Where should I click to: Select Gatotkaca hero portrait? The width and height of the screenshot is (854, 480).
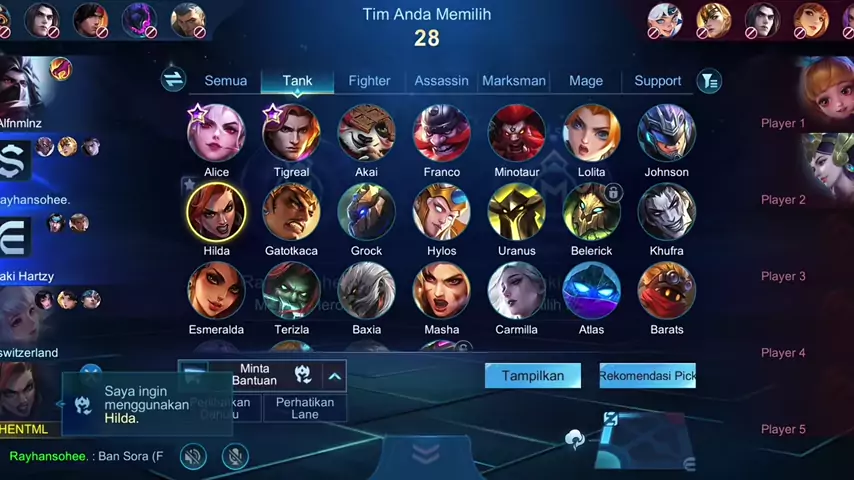point(291,212)
